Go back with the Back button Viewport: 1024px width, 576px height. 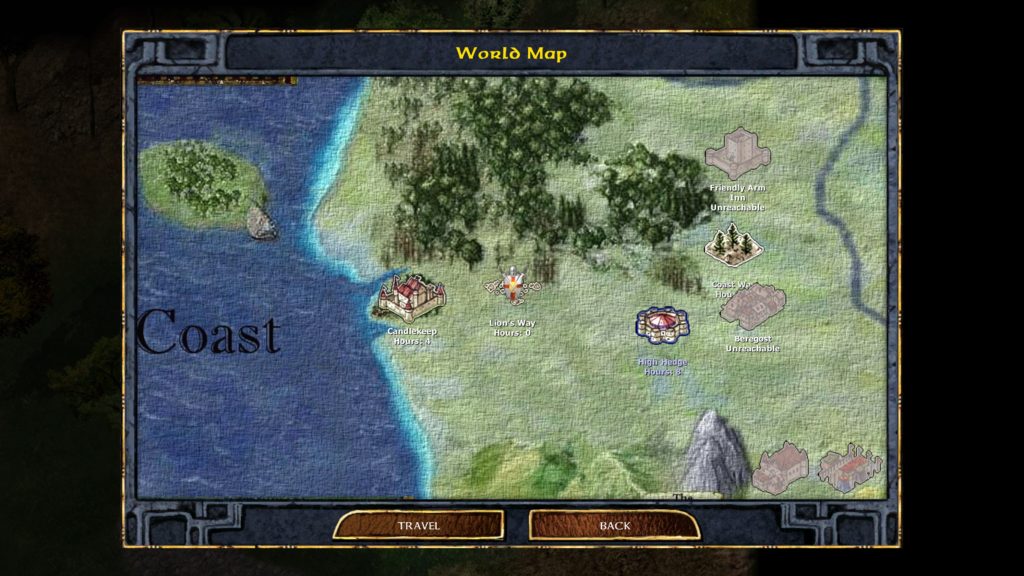pos(614,525)
